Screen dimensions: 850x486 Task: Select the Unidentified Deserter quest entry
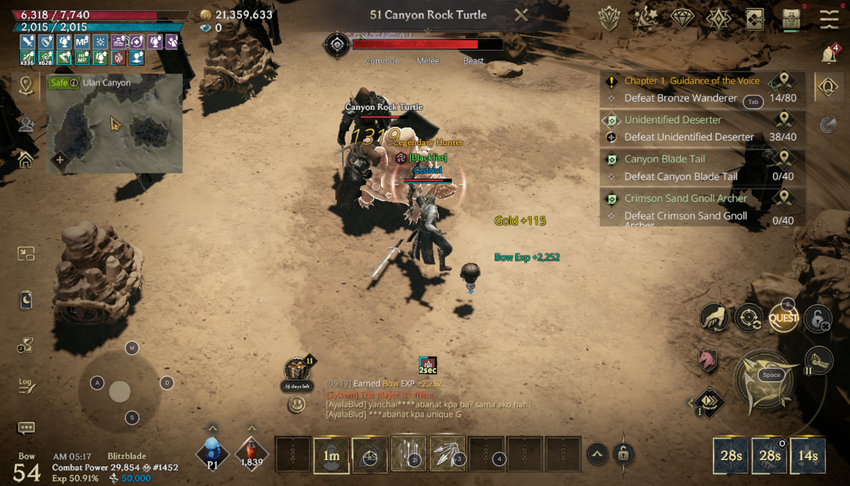tap(673, 120)
